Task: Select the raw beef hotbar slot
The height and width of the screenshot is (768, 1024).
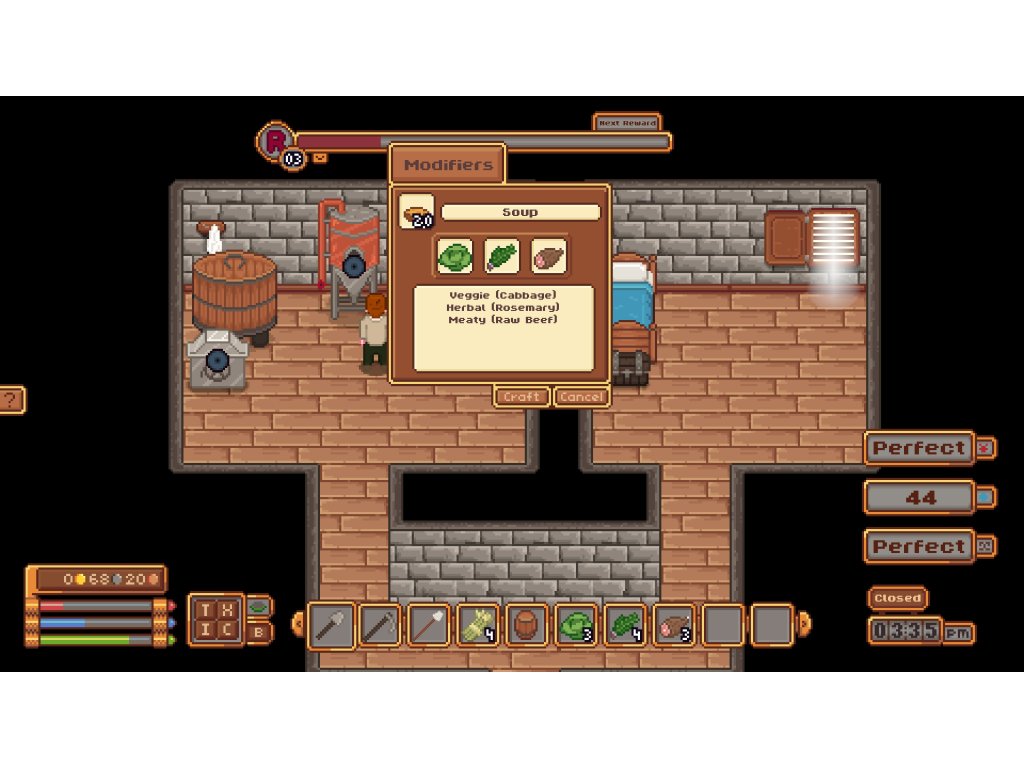Action: [674, 626]
